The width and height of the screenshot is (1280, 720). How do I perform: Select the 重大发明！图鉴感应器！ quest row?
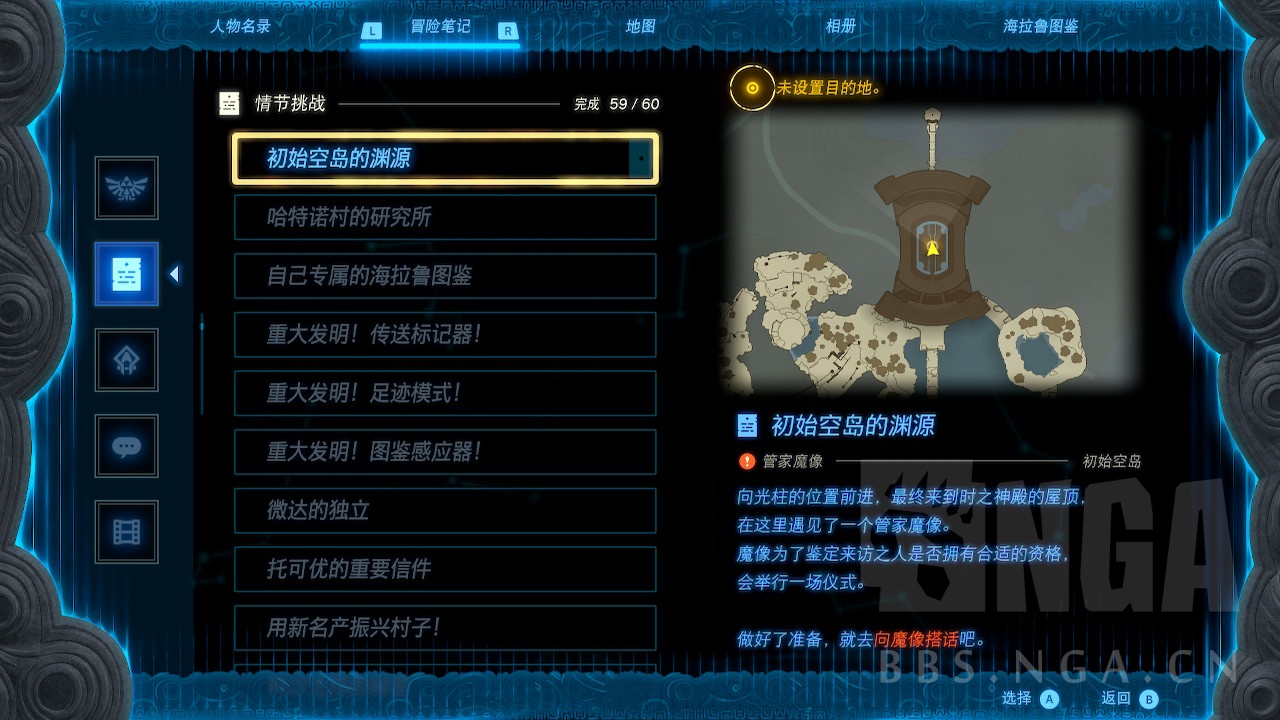point(445,451)
